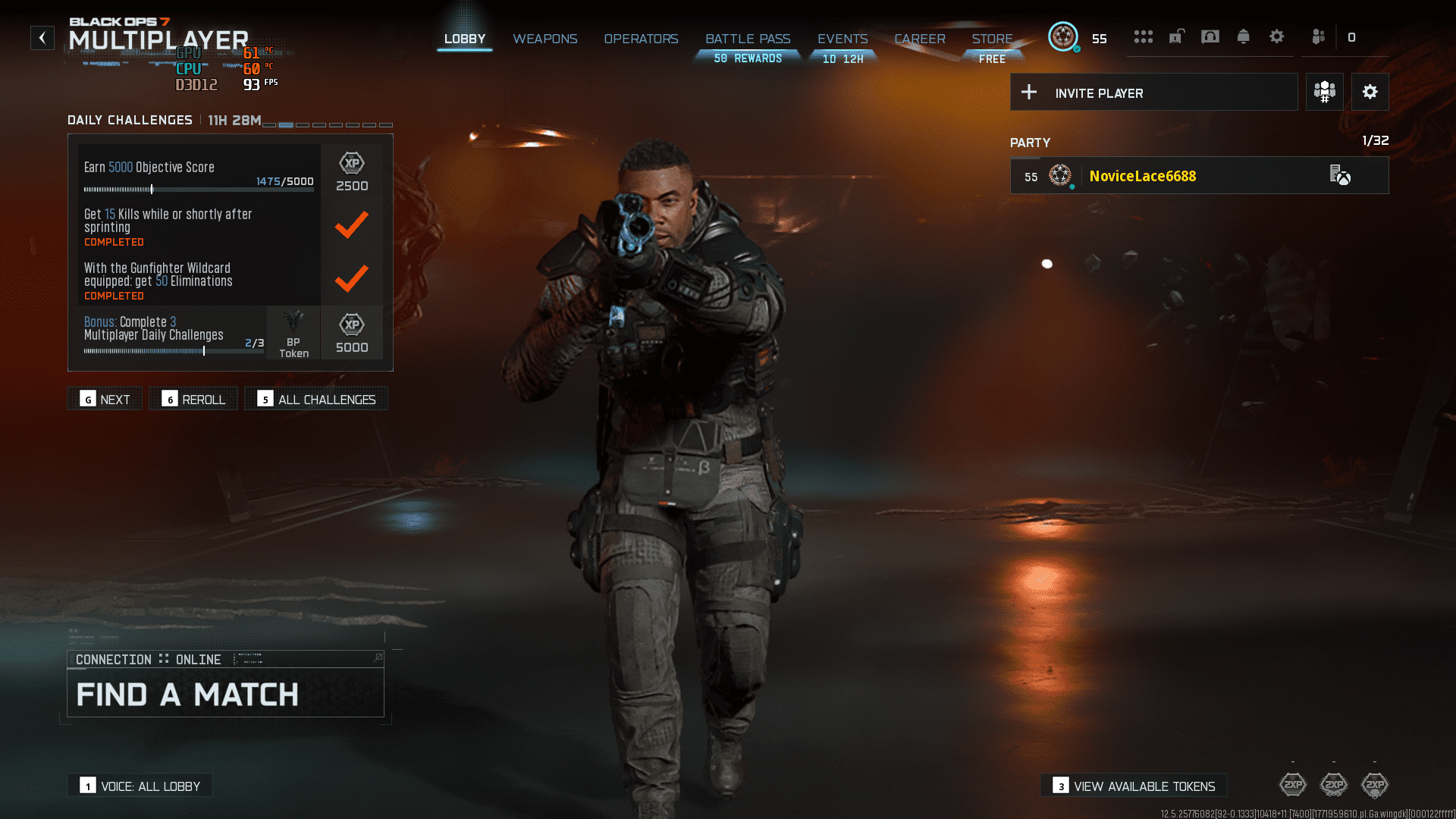Click the 2XP token icon at bottom right
Screen dimensions: 1456x819
pyautogui.click(x=1375, y=786)
